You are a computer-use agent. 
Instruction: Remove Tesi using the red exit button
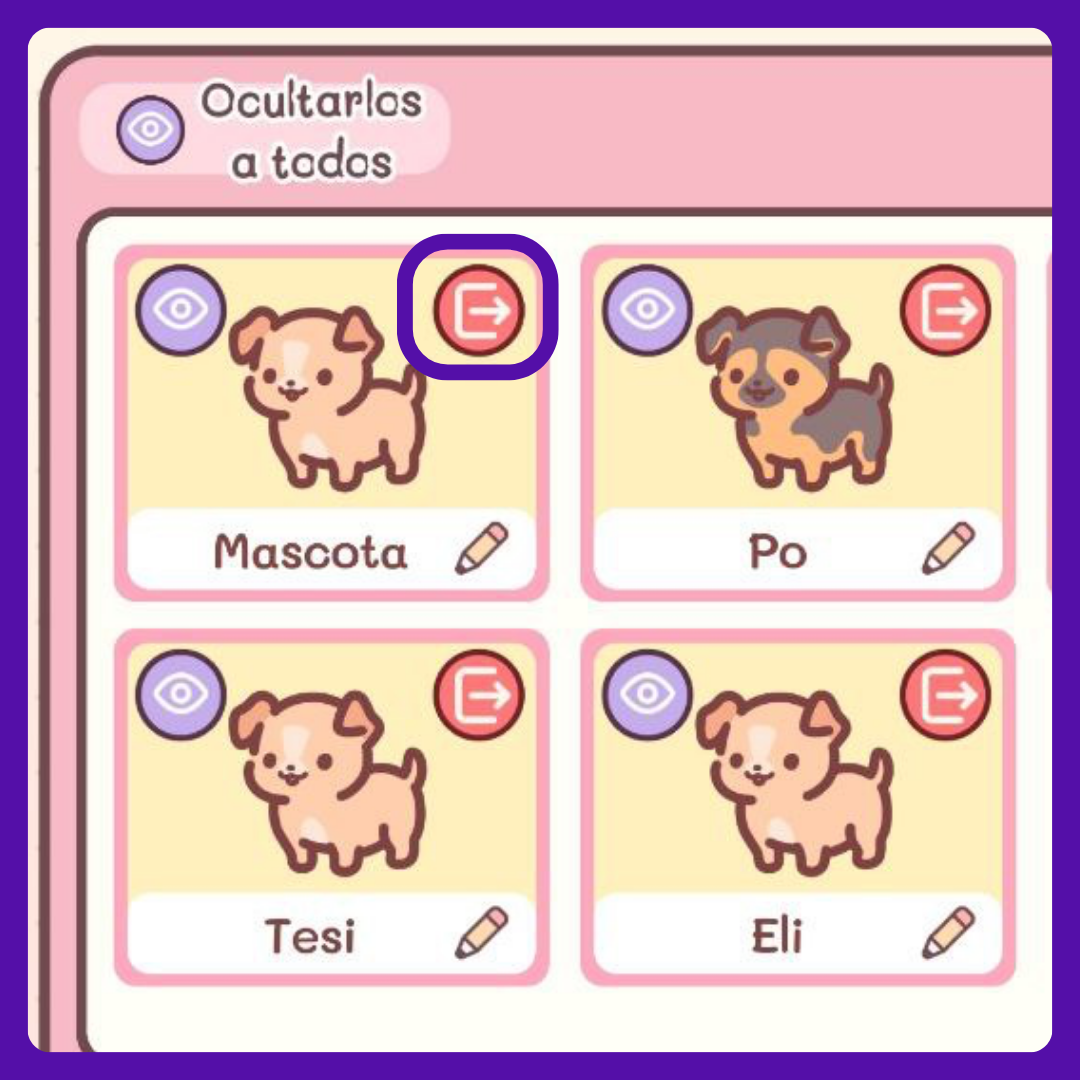pos(479,694)
